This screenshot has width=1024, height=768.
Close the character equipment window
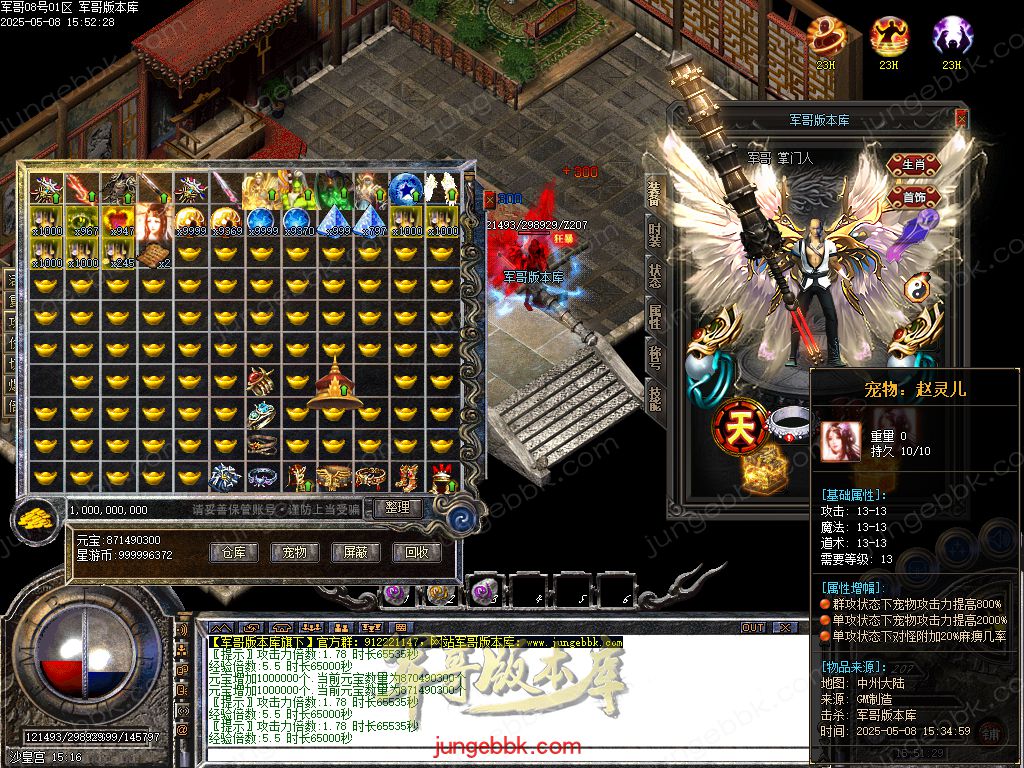(x=961, y=118)
